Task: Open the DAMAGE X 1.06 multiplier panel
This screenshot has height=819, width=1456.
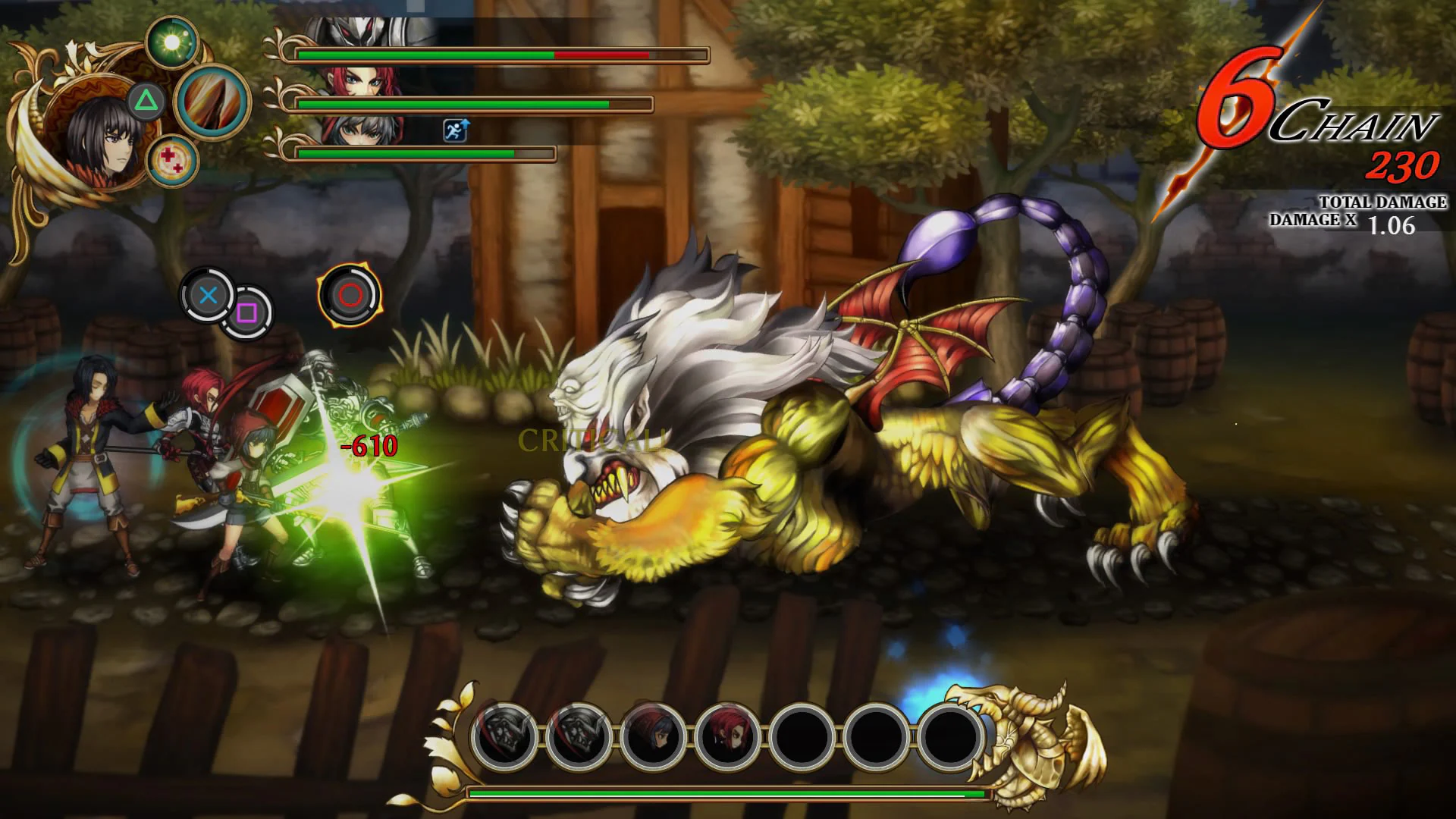Action: pos(1357,222)
